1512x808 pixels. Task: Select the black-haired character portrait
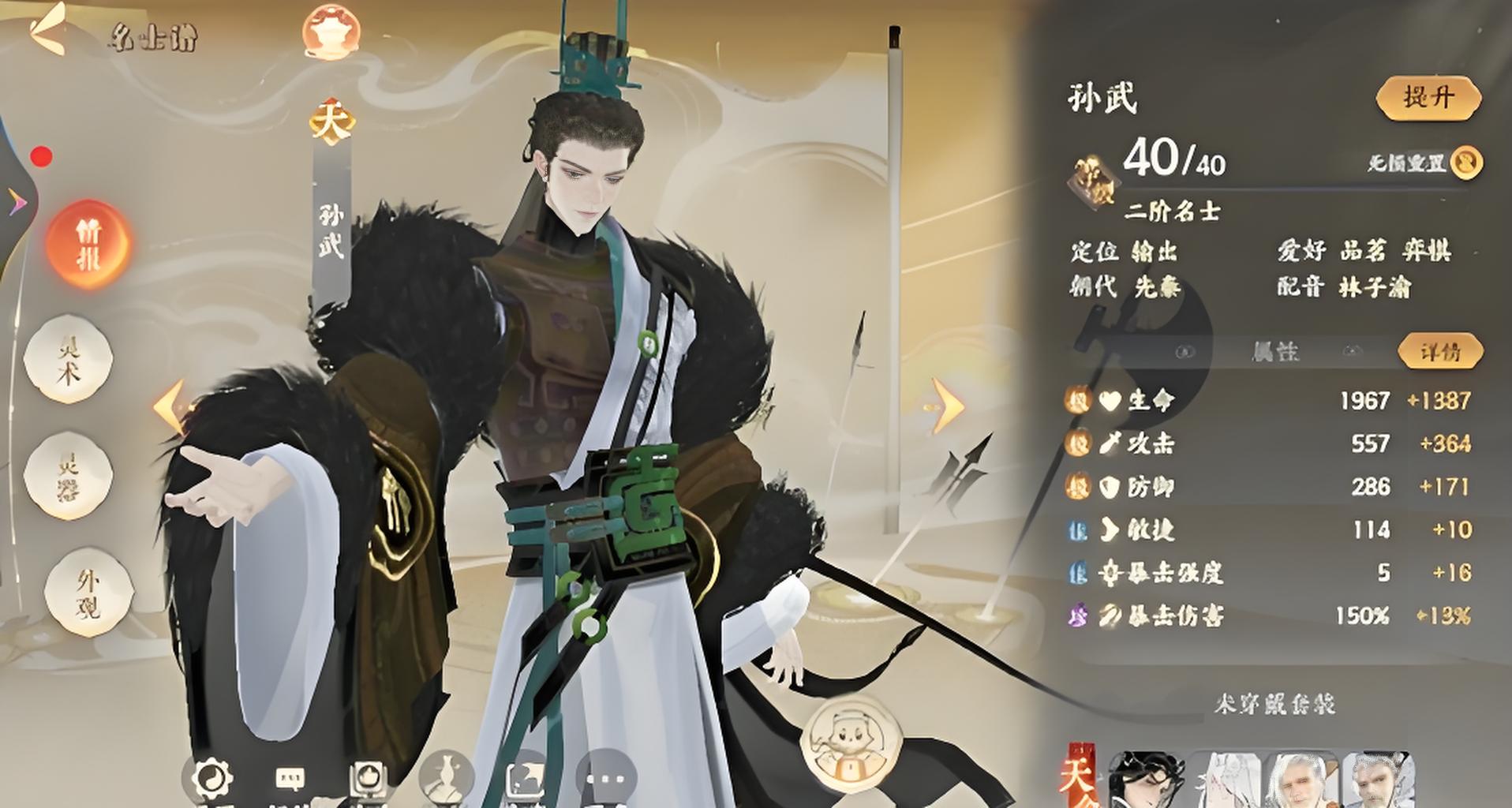tap(1146, 780)
